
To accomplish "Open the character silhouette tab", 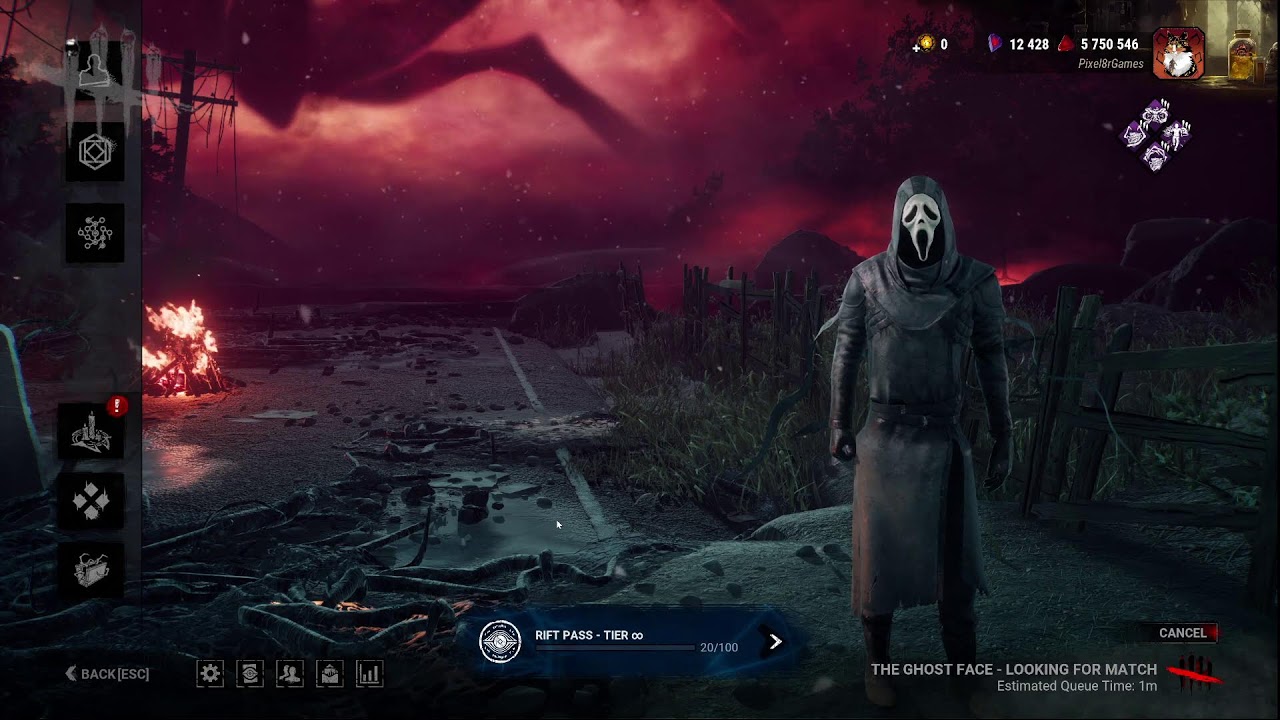I will [x=96, y=70].
